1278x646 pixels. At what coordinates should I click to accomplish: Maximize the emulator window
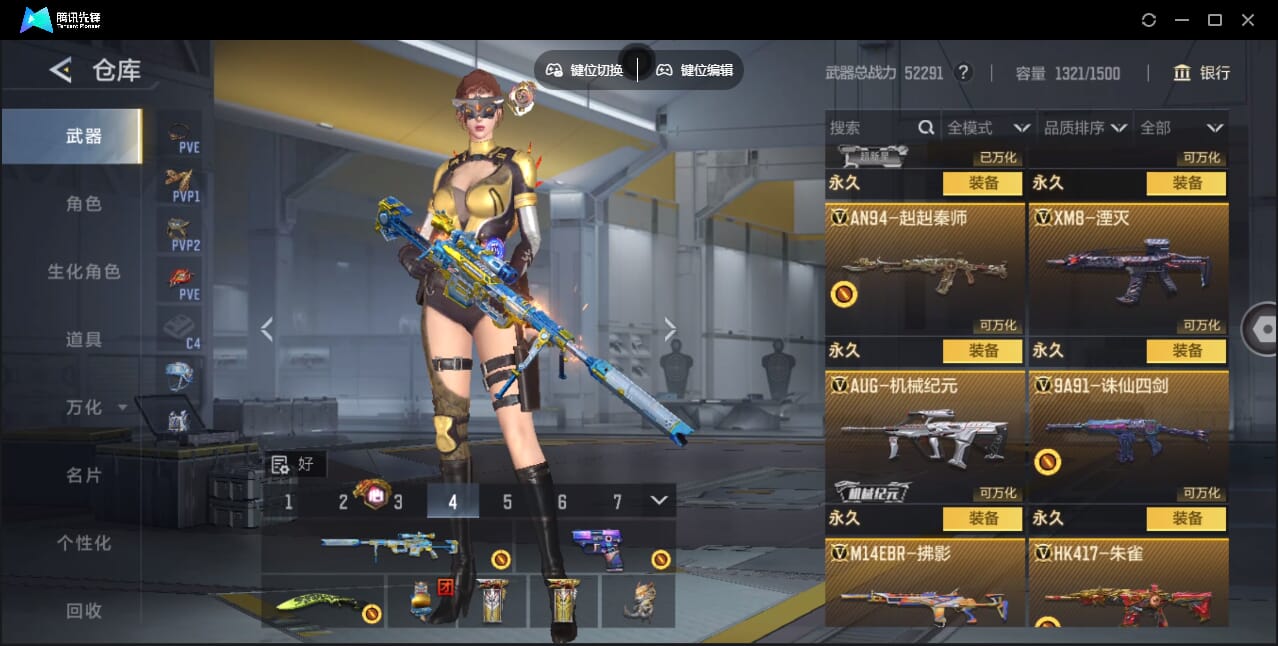pyautogui.click(x=1215, y=20)
